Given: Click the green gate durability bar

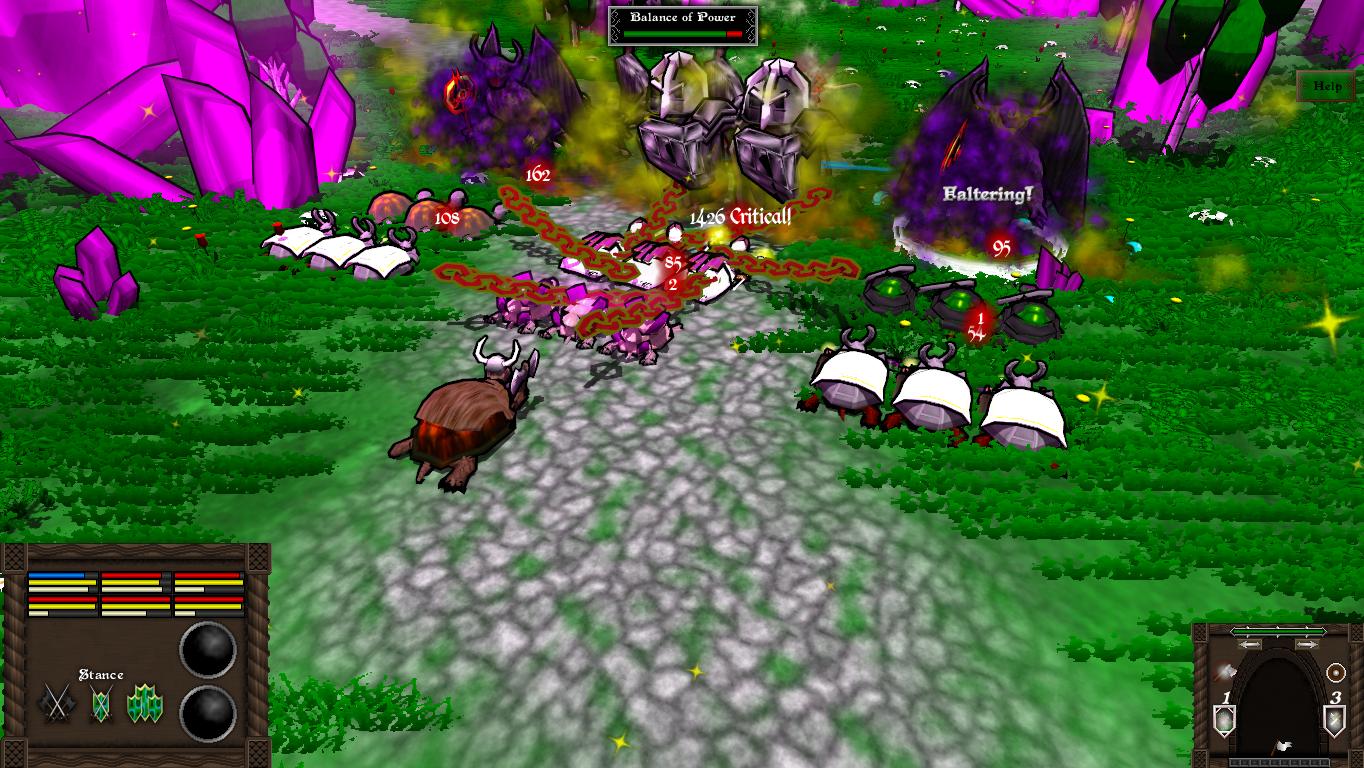Looking at the screenshot, I should (x=1278, y=632).
